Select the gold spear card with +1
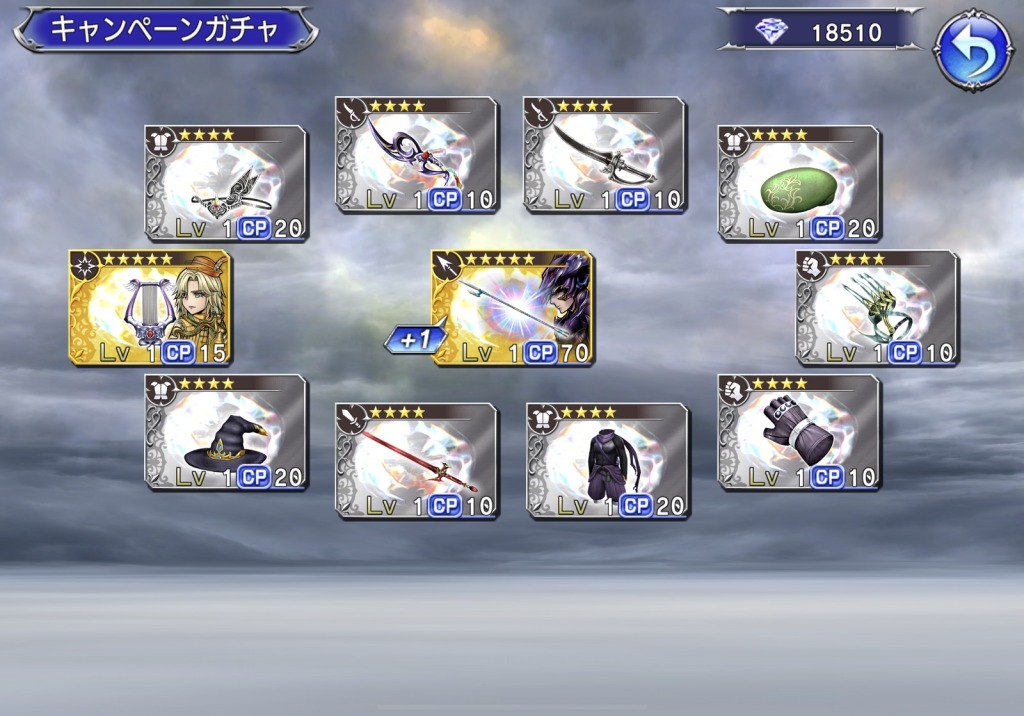 click(x=513, y=308)
